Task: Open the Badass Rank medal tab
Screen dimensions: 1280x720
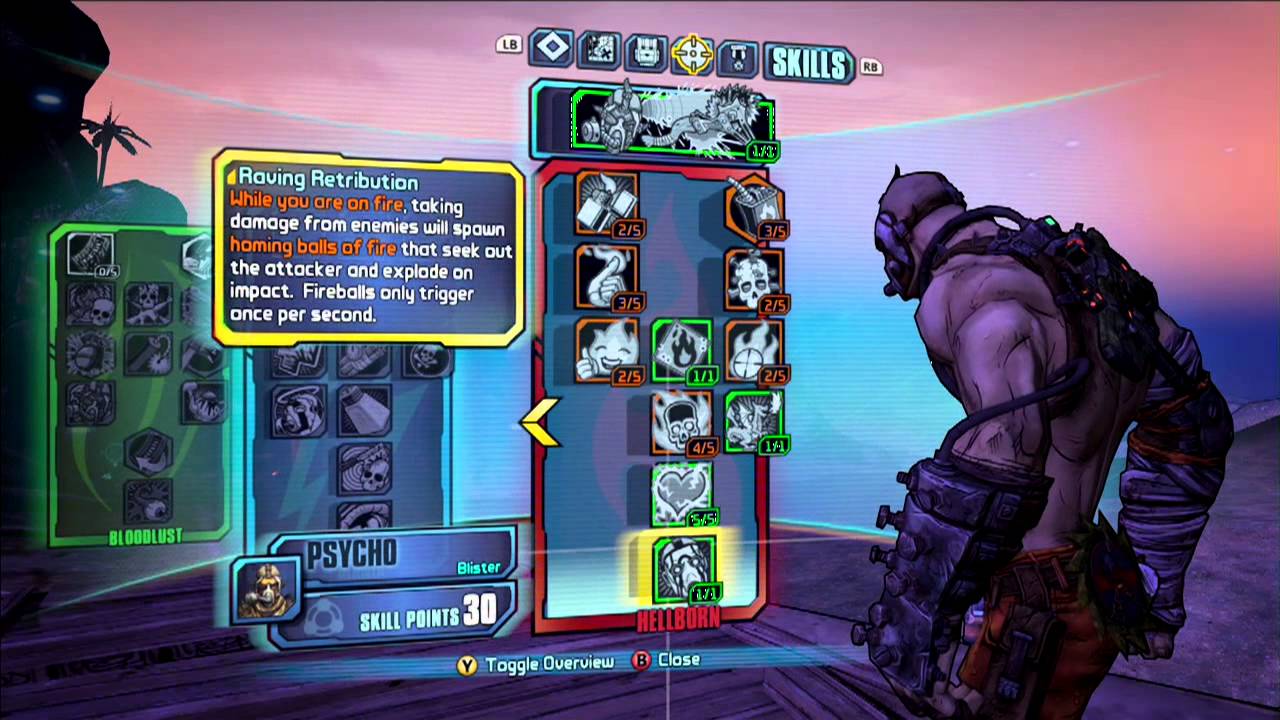Action: (737, 58)
